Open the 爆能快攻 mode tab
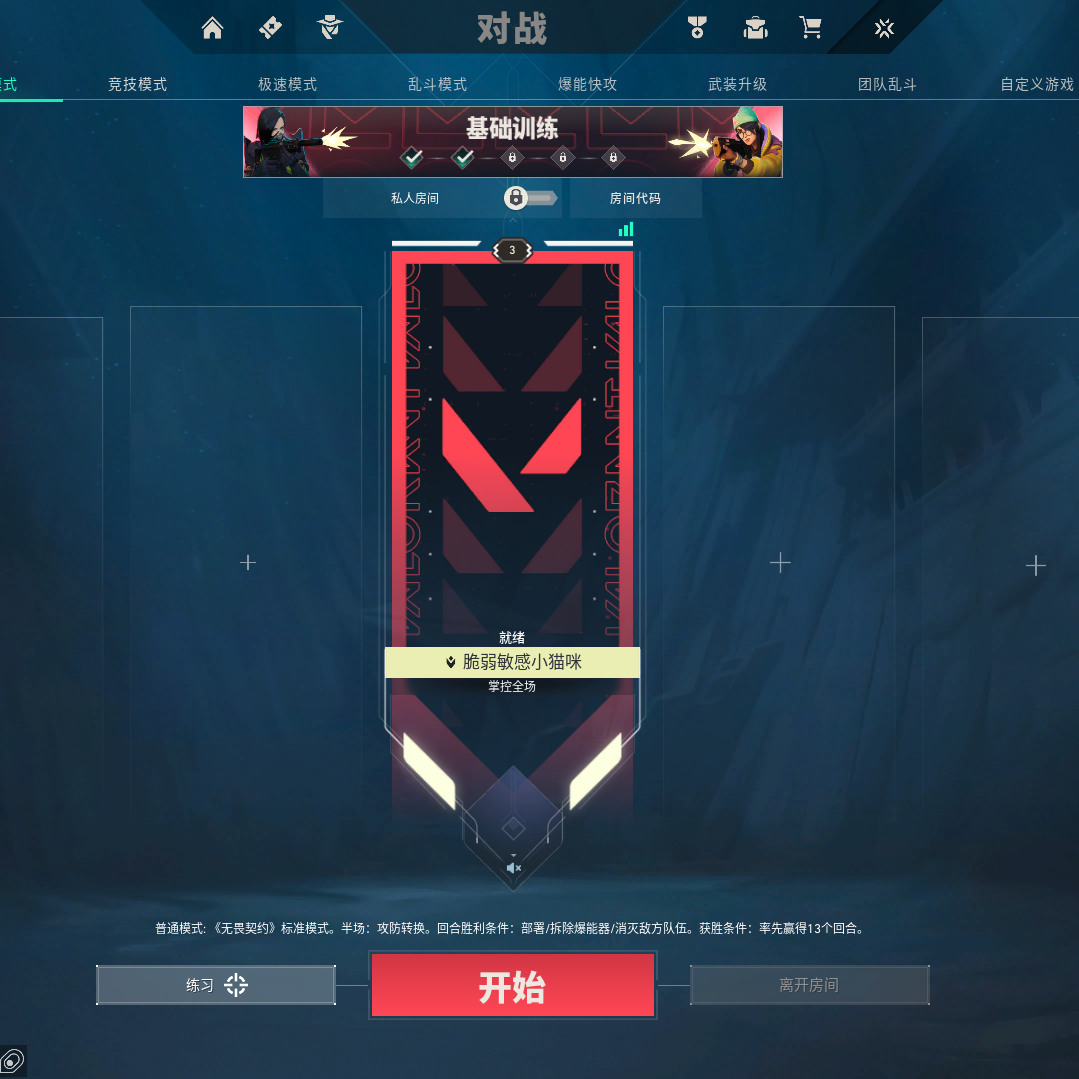 (x=588, y=85)
